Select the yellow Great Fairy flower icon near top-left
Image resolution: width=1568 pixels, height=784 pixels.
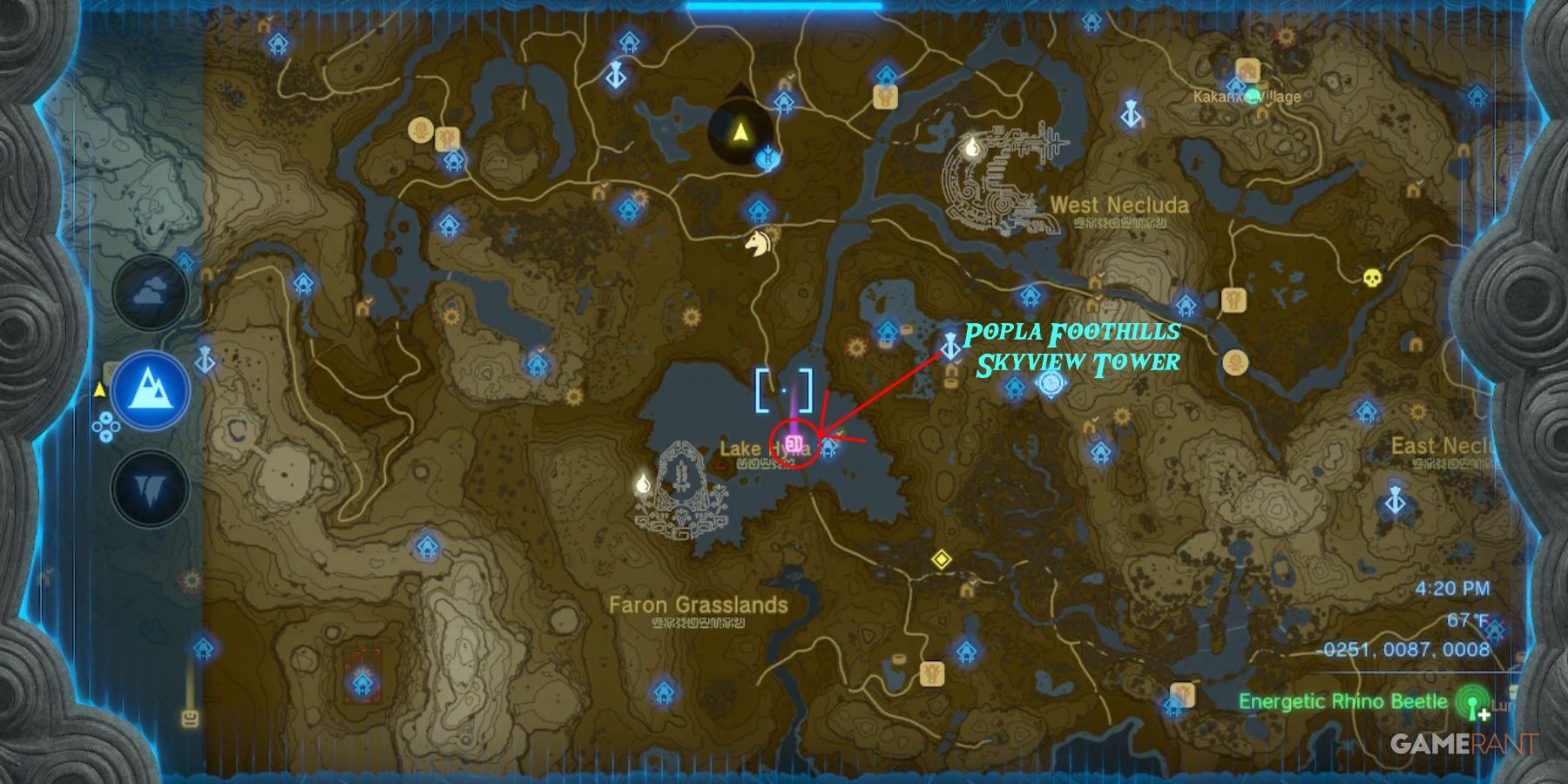(x=422, y=129)
